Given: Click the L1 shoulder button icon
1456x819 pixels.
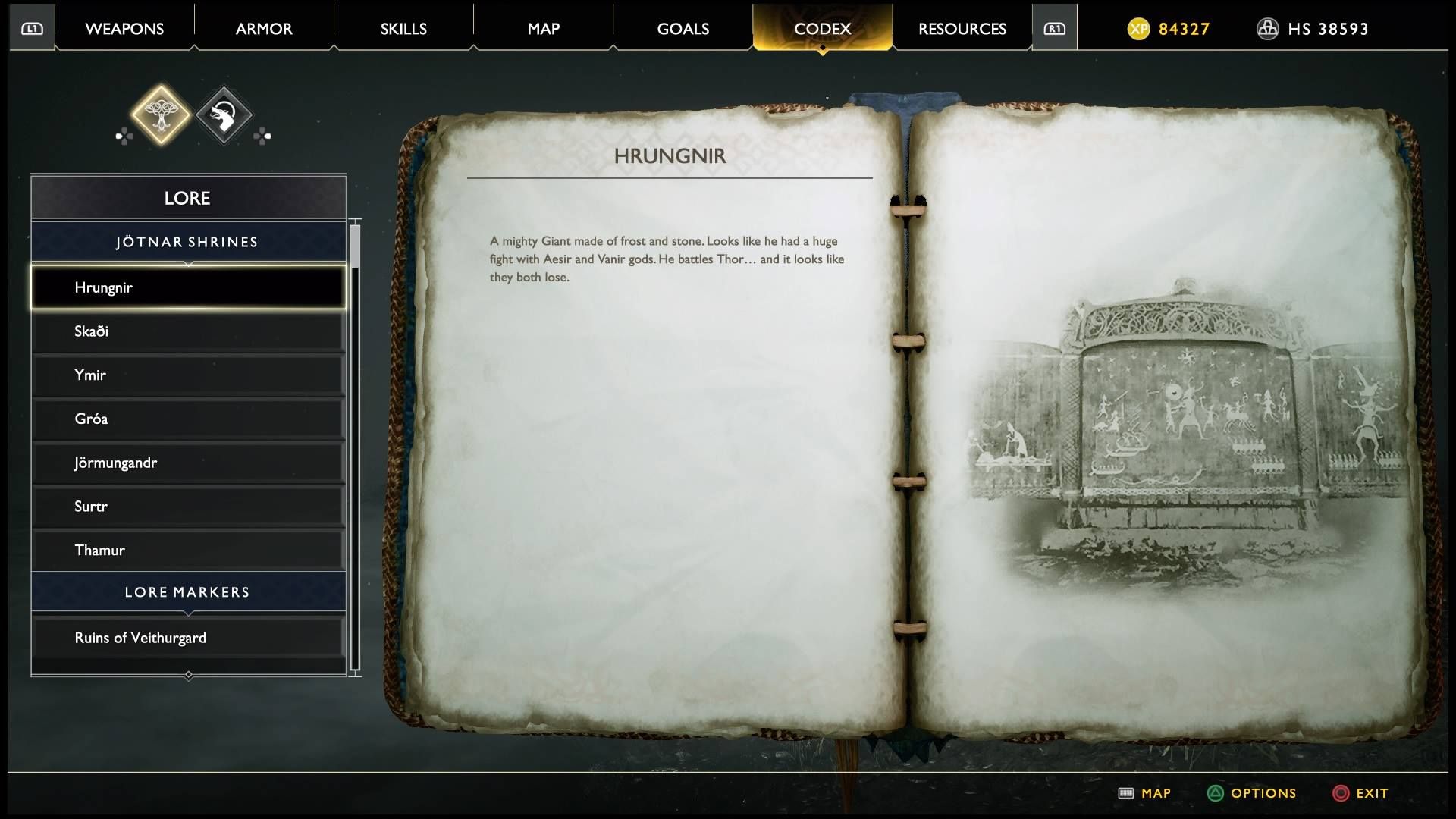Looking at the screenshot, I should pyautogui.click(x=31, y=27).
